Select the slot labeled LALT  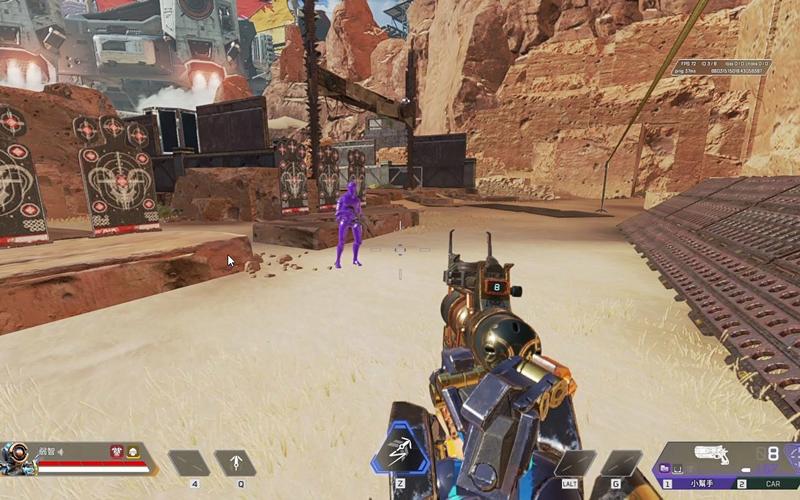[575, 463]
